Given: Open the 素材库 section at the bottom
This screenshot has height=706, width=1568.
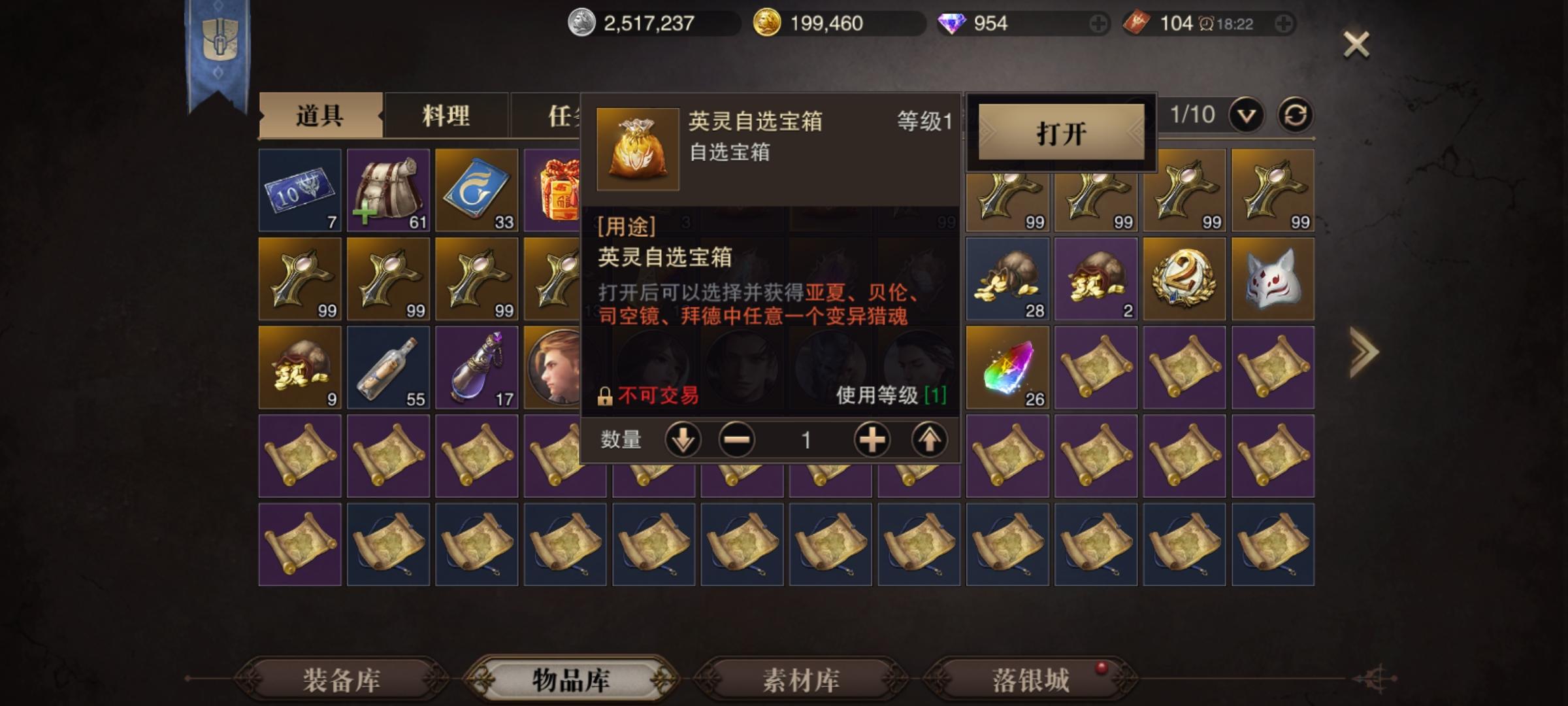Looking at the screenshot, I should pos(802,680).
